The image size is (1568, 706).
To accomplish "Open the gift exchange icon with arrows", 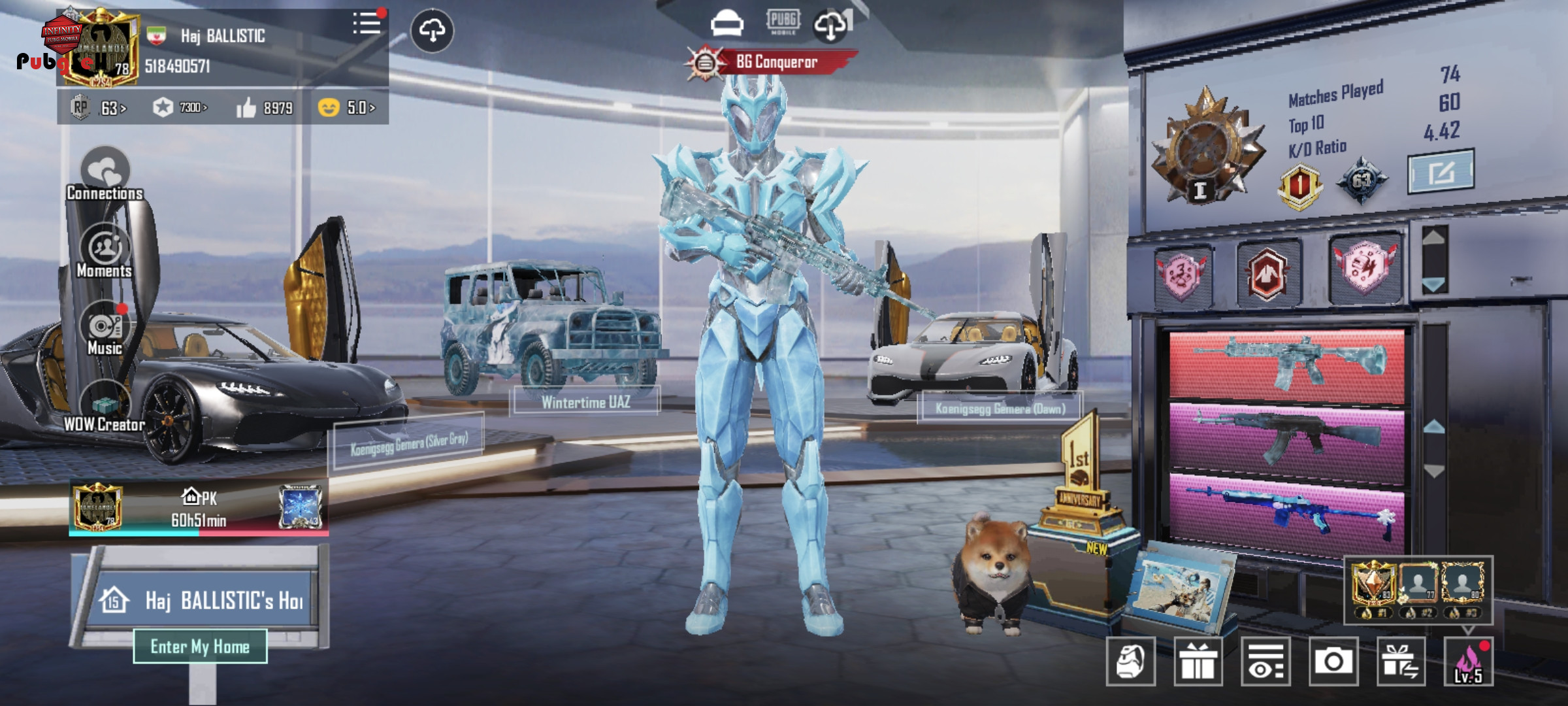I will pos(1401,662).
